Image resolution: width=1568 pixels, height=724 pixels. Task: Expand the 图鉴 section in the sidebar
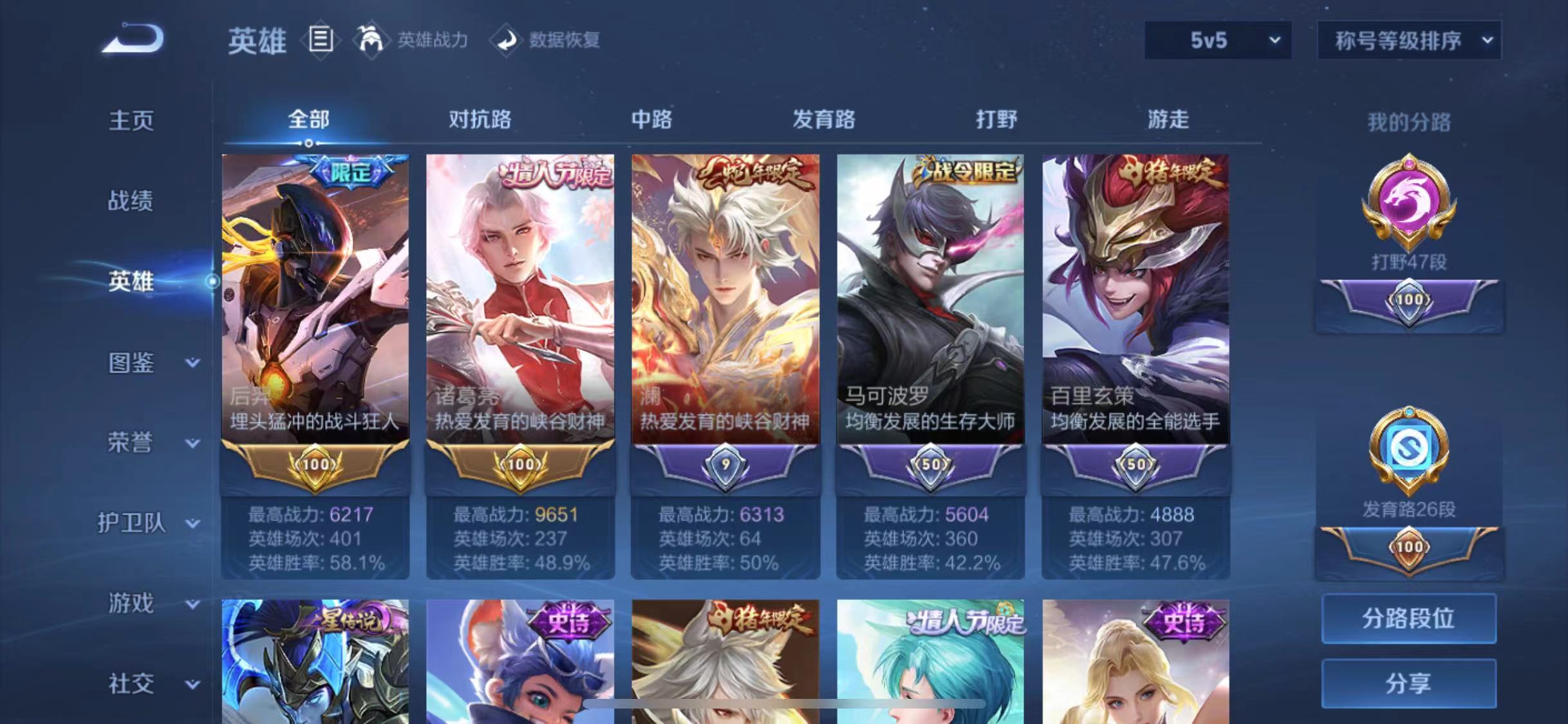click(x=132, y=363)
